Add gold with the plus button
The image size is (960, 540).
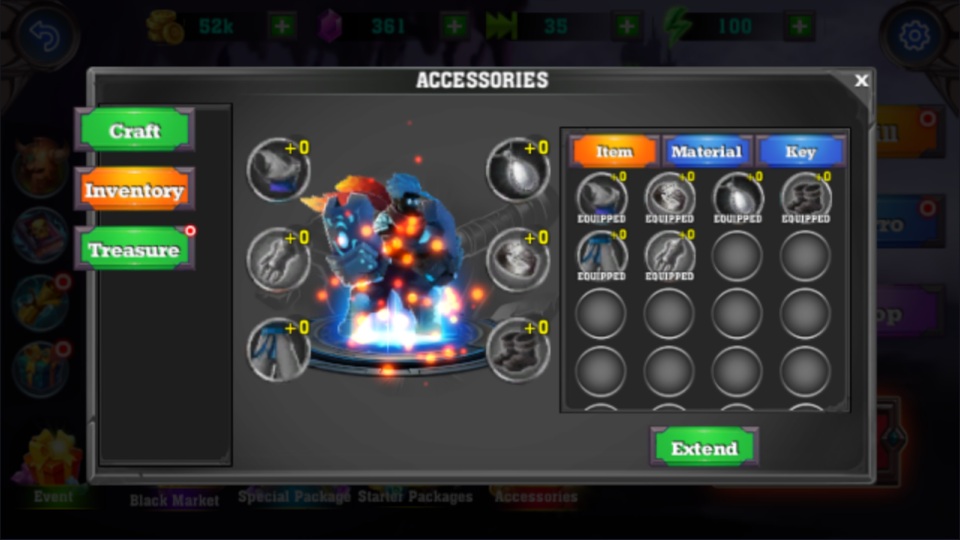coord(283,26)
